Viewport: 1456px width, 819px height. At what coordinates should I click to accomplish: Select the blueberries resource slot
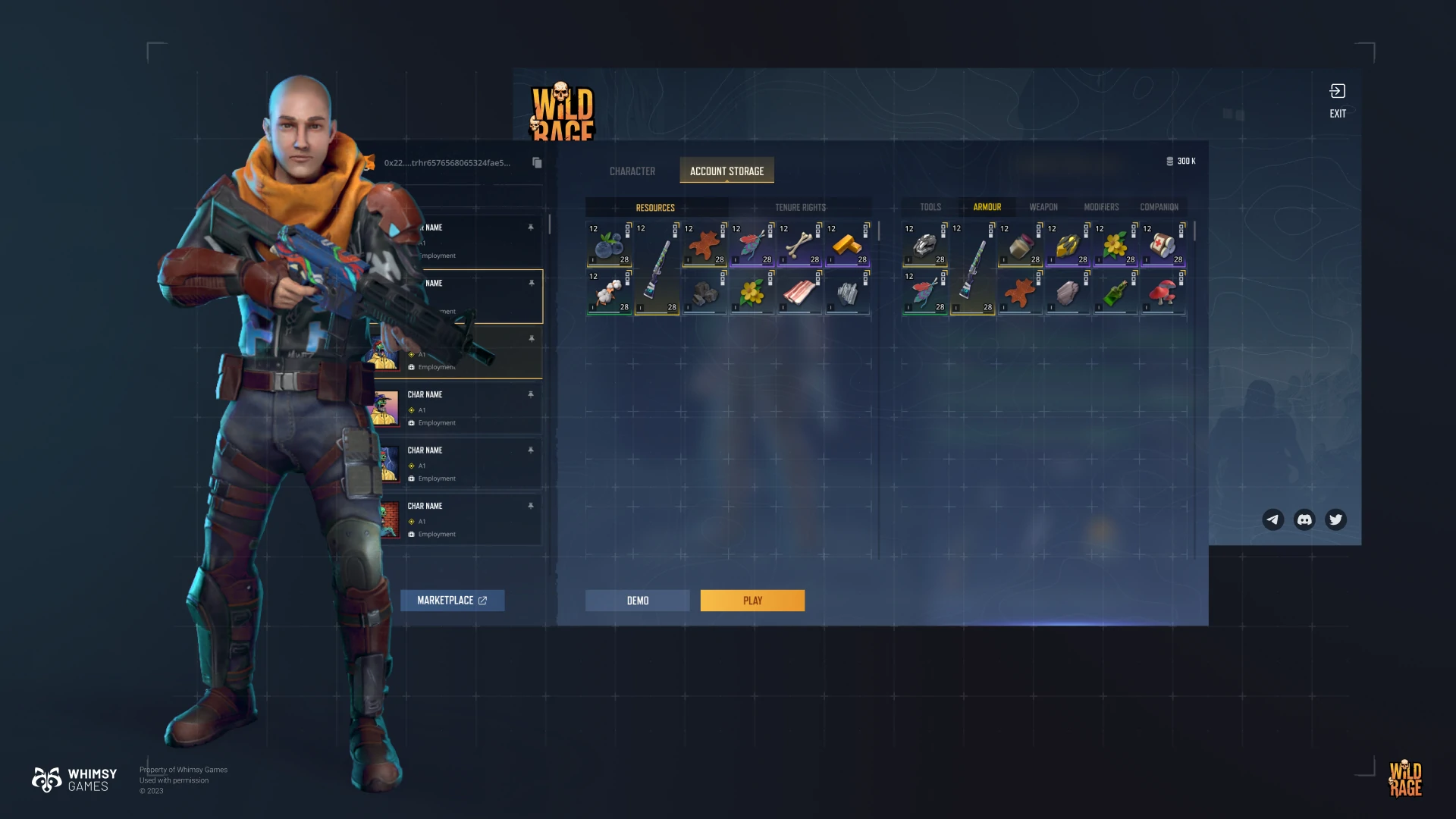[x=609, y=244]
